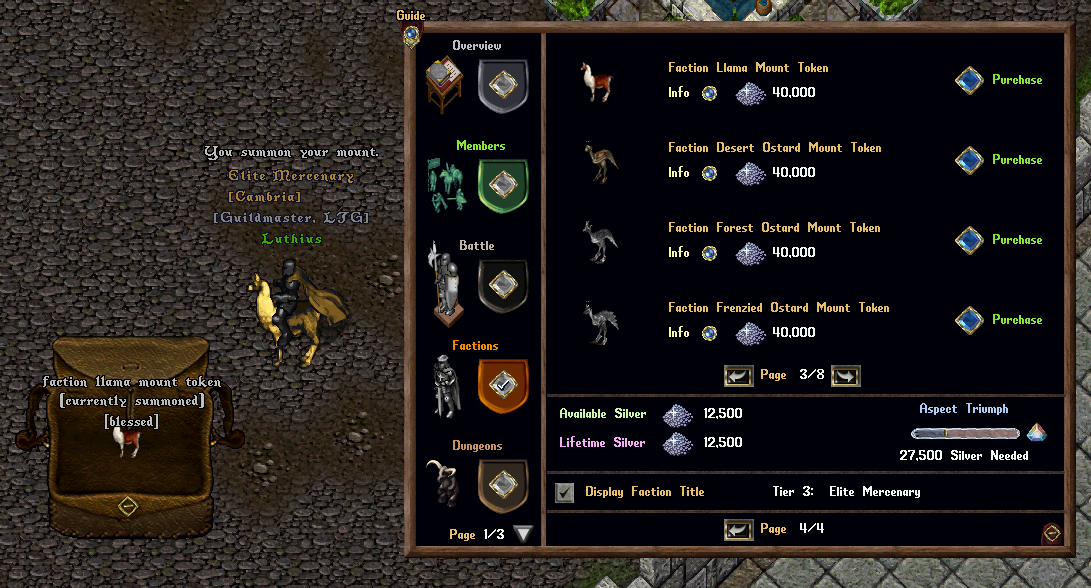Go back to previous shop page from 3/8
This screenshot has height=588, width=1091.
738,376
